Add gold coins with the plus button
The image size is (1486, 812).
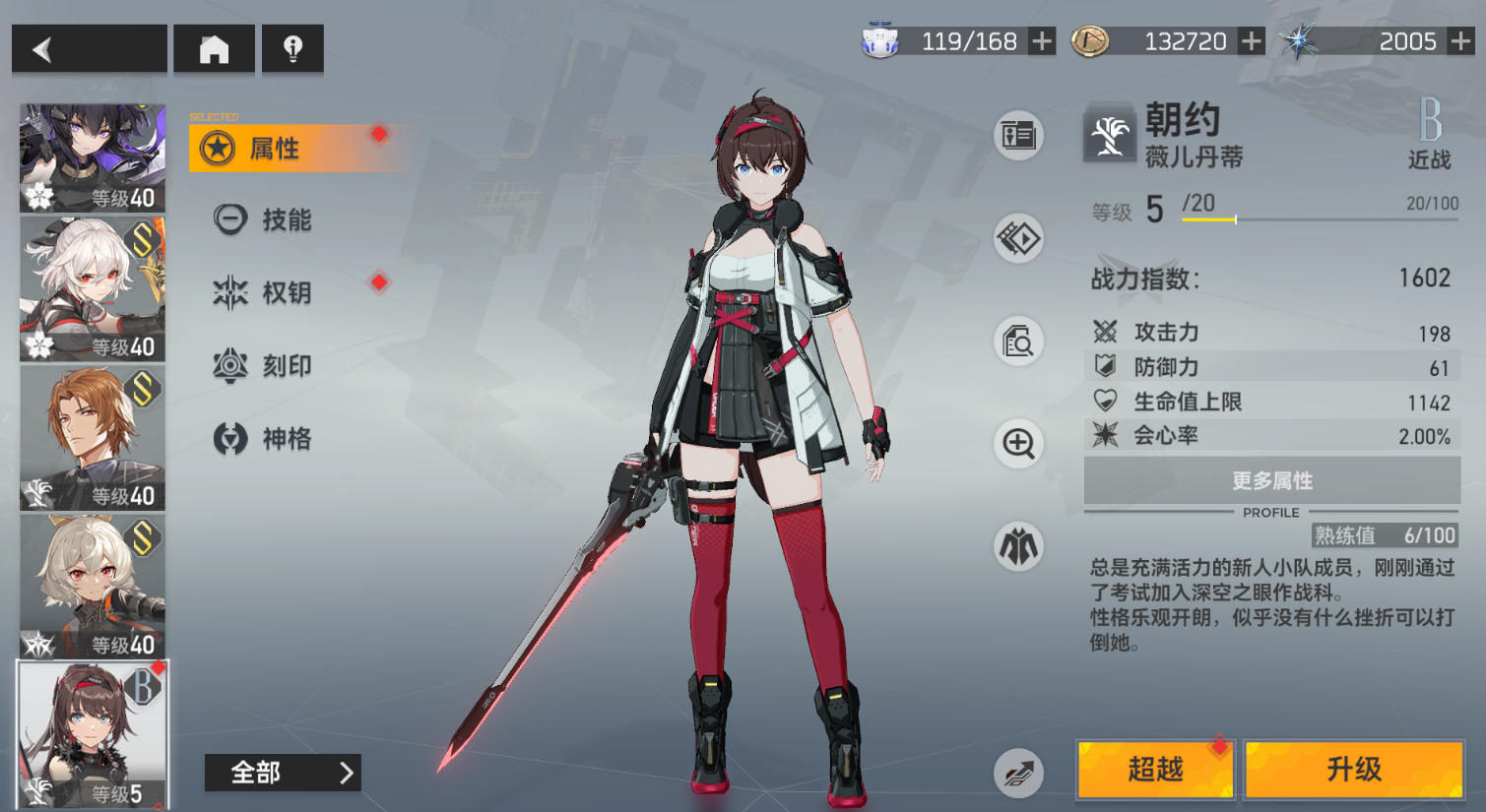pyautogui.click(x=1251, y=41)
